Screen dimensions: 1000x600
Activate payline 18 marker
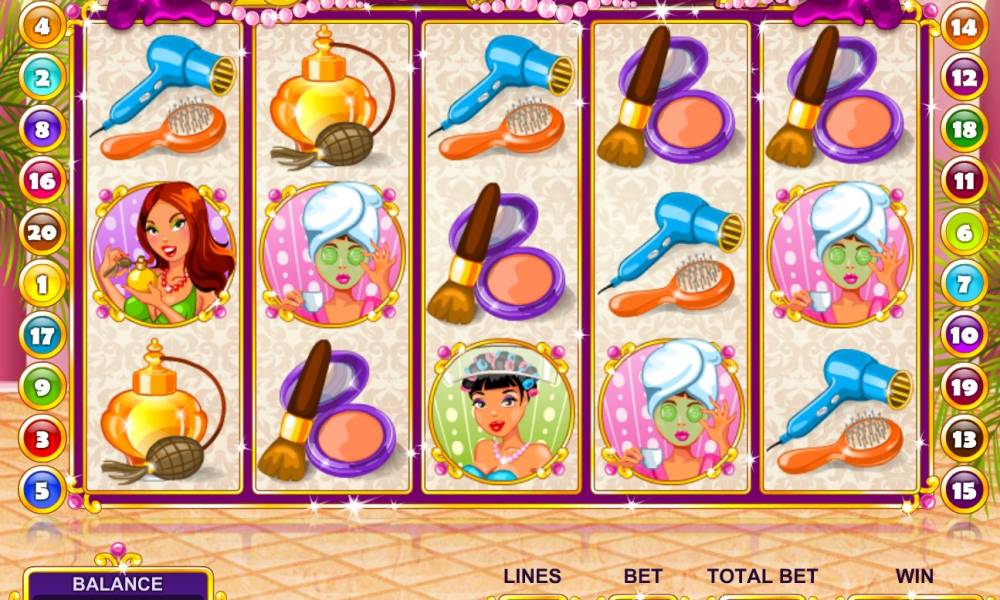(x=964, y=130)
